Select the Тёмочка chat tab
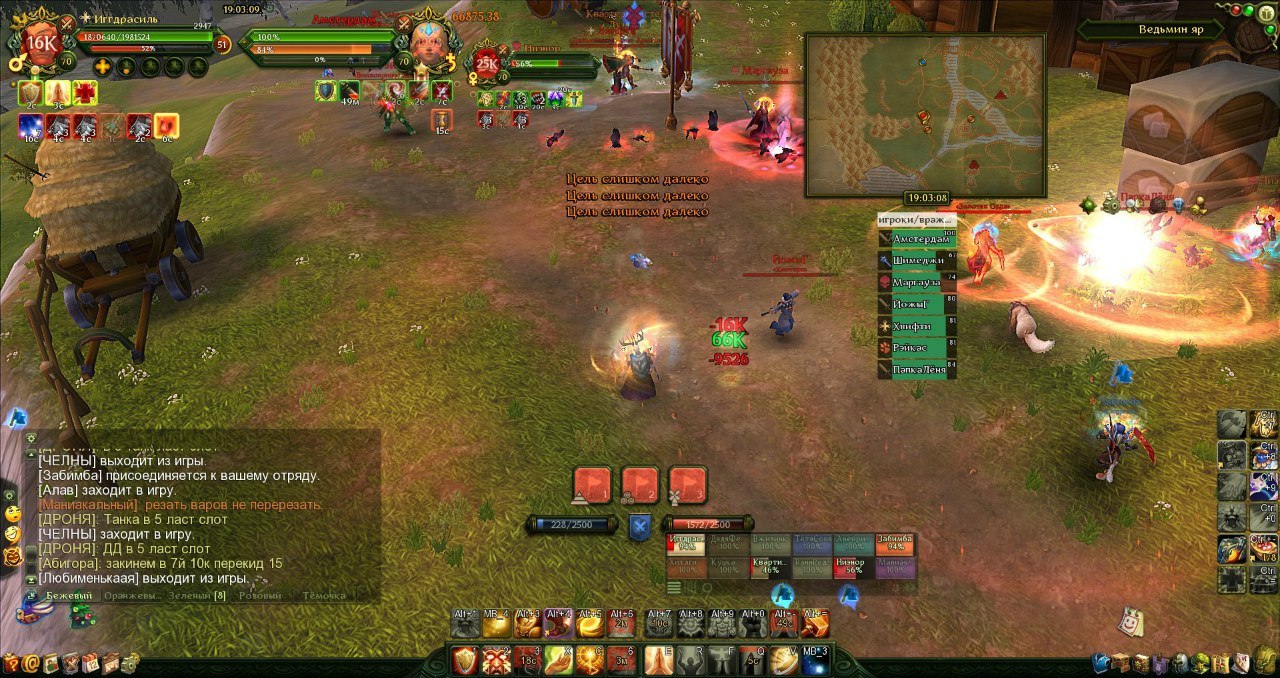Viewport: 1280px width, 678px height. pyautogui.click(x=324, y=596)
